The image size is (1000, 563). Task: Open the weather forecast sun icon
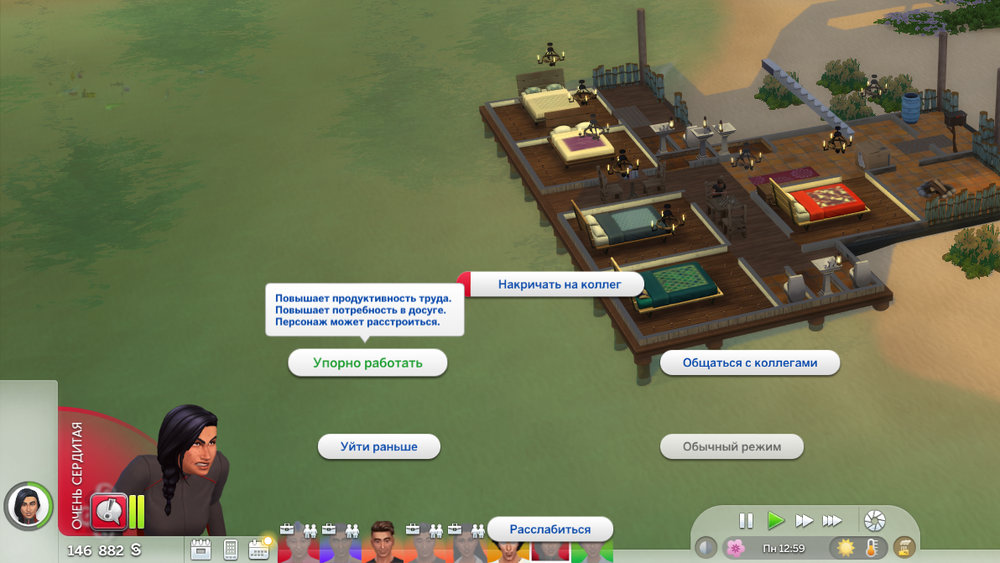click(845, 548)
